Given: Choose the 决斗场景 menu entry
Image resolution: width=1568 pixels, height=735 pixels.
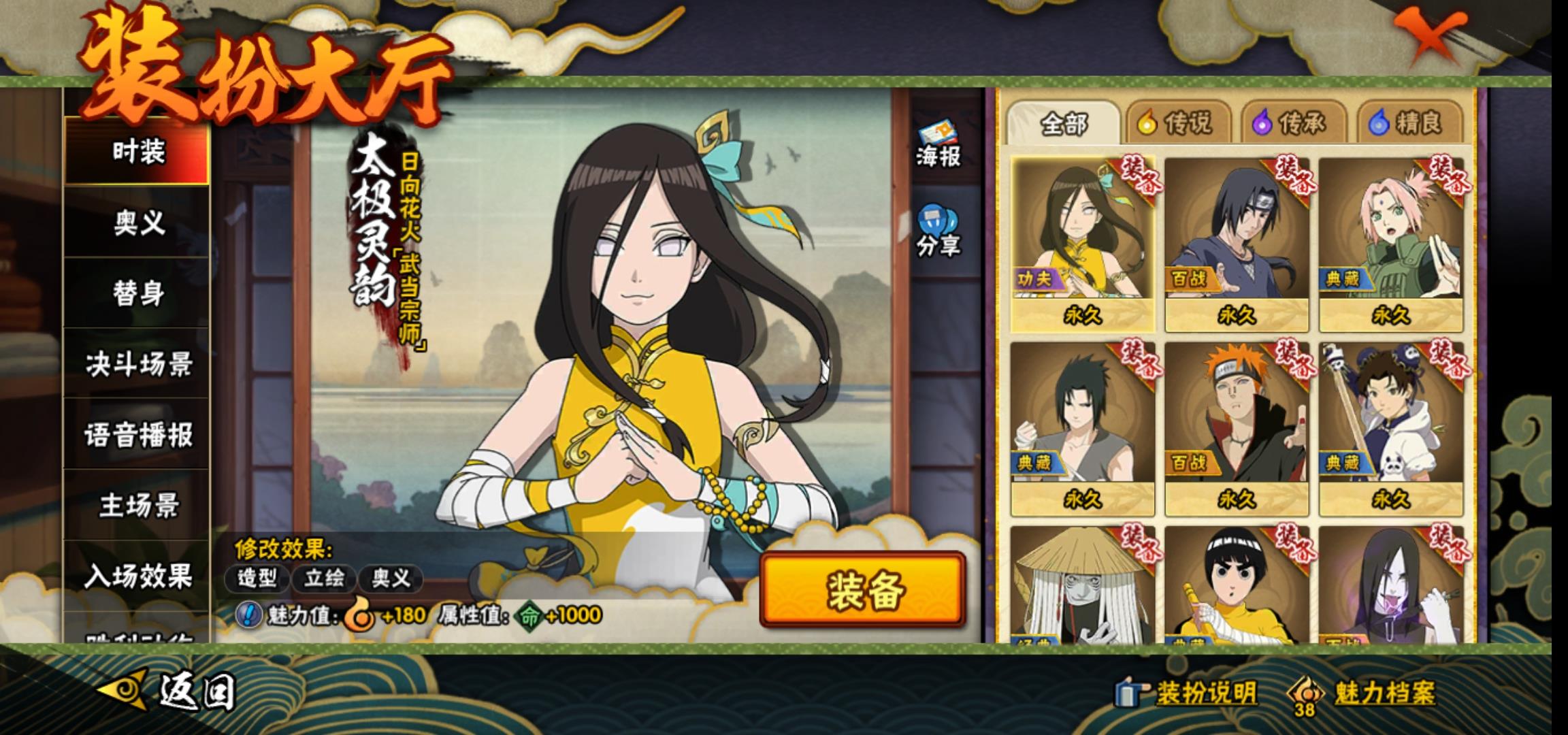Looking at the screenshot, I should (x=137, y=364).
